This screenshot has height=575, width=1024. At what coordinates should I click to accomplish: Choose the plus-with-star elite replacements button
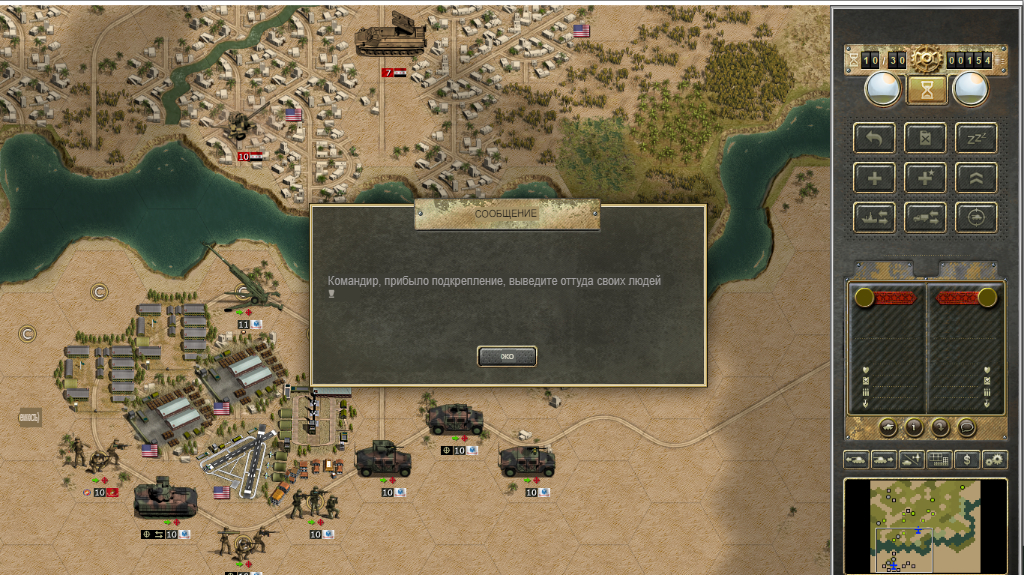click(x=926, y=177)
